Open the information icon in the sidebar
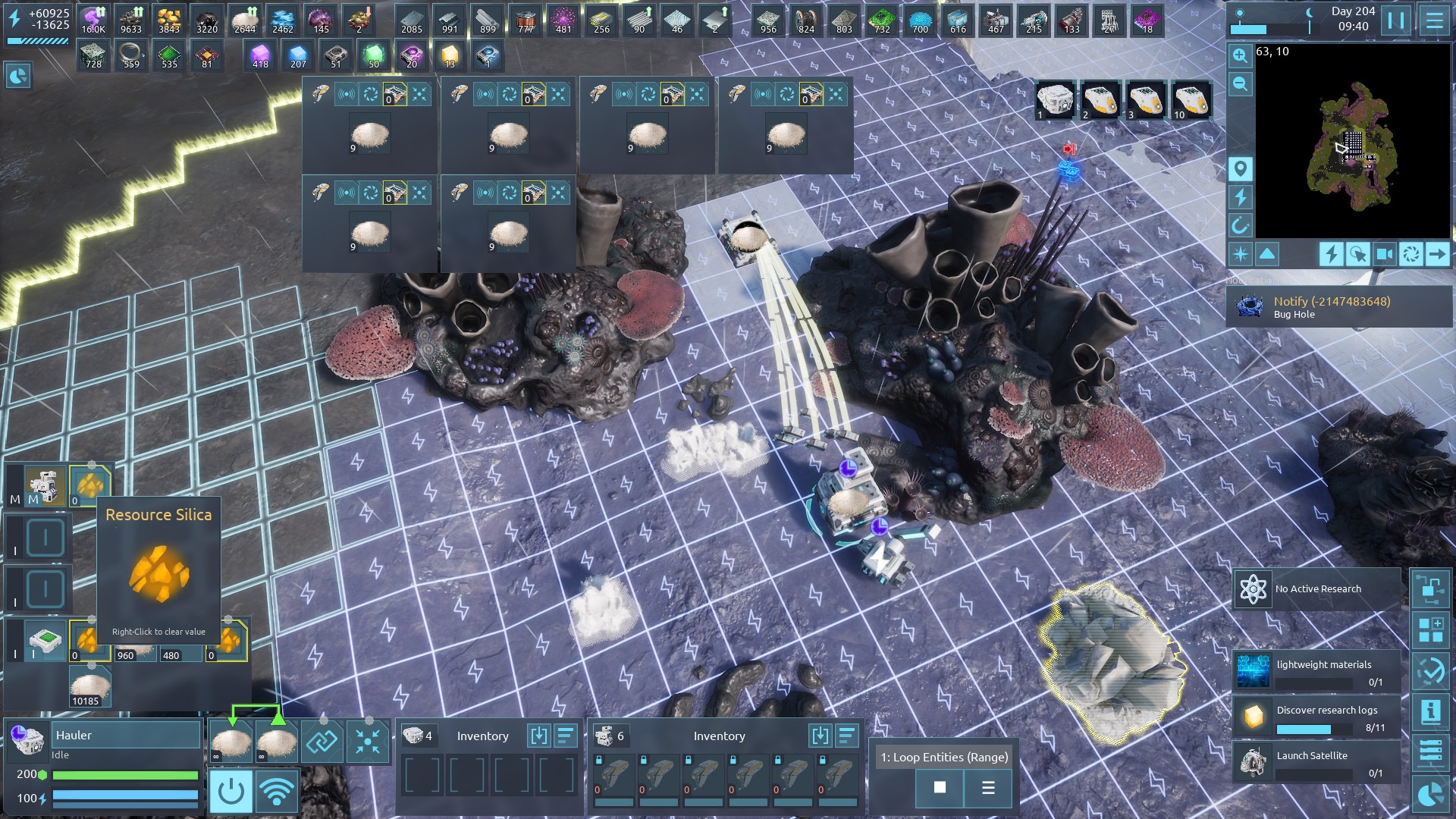1456x819 pixels. click(x=1430, y=711)
